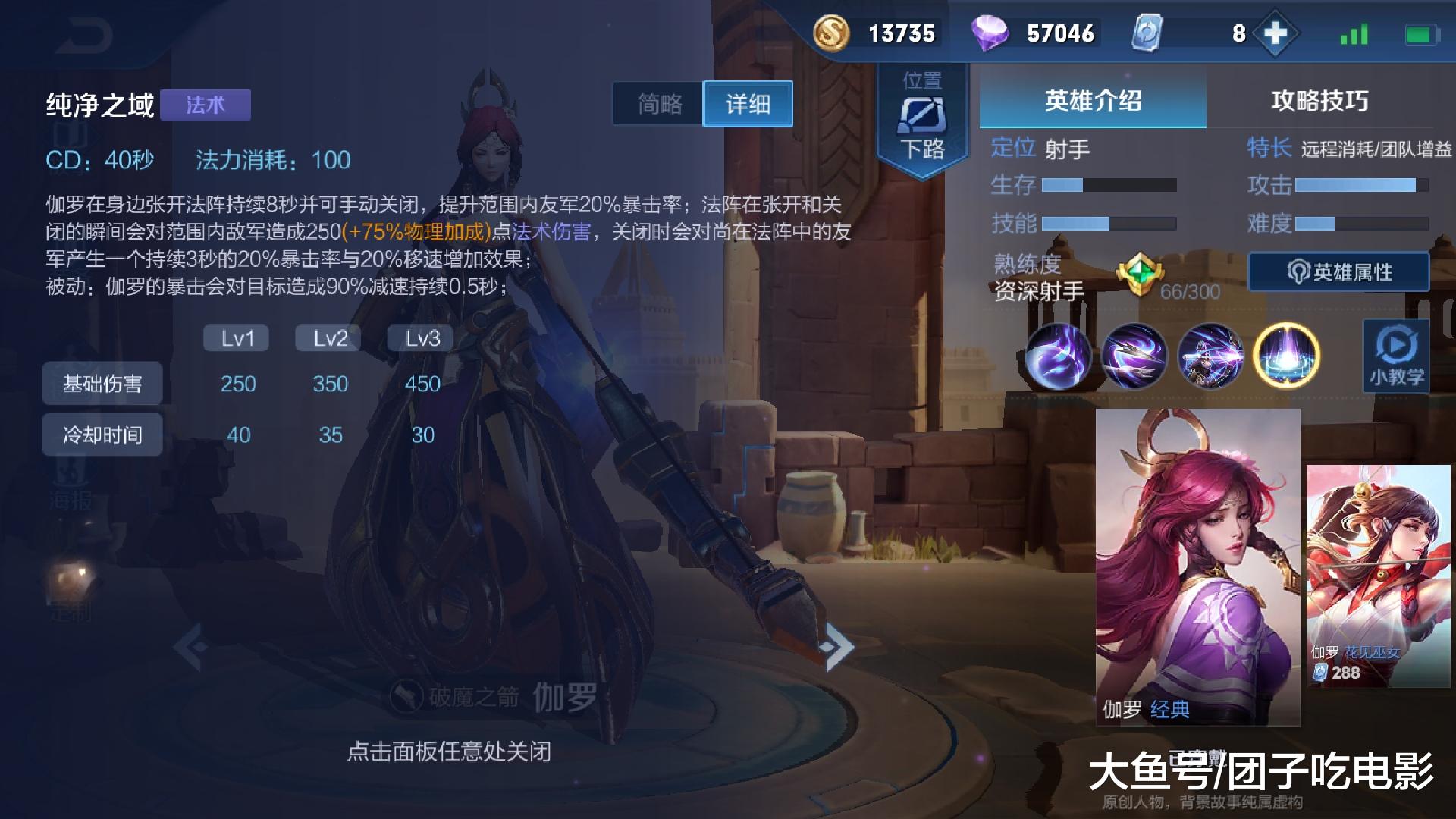Image resolution: width=1456 pixels, height=819 pixels.
Task: Select the 英雄介绍 tab
Action: click(1092, 100)
